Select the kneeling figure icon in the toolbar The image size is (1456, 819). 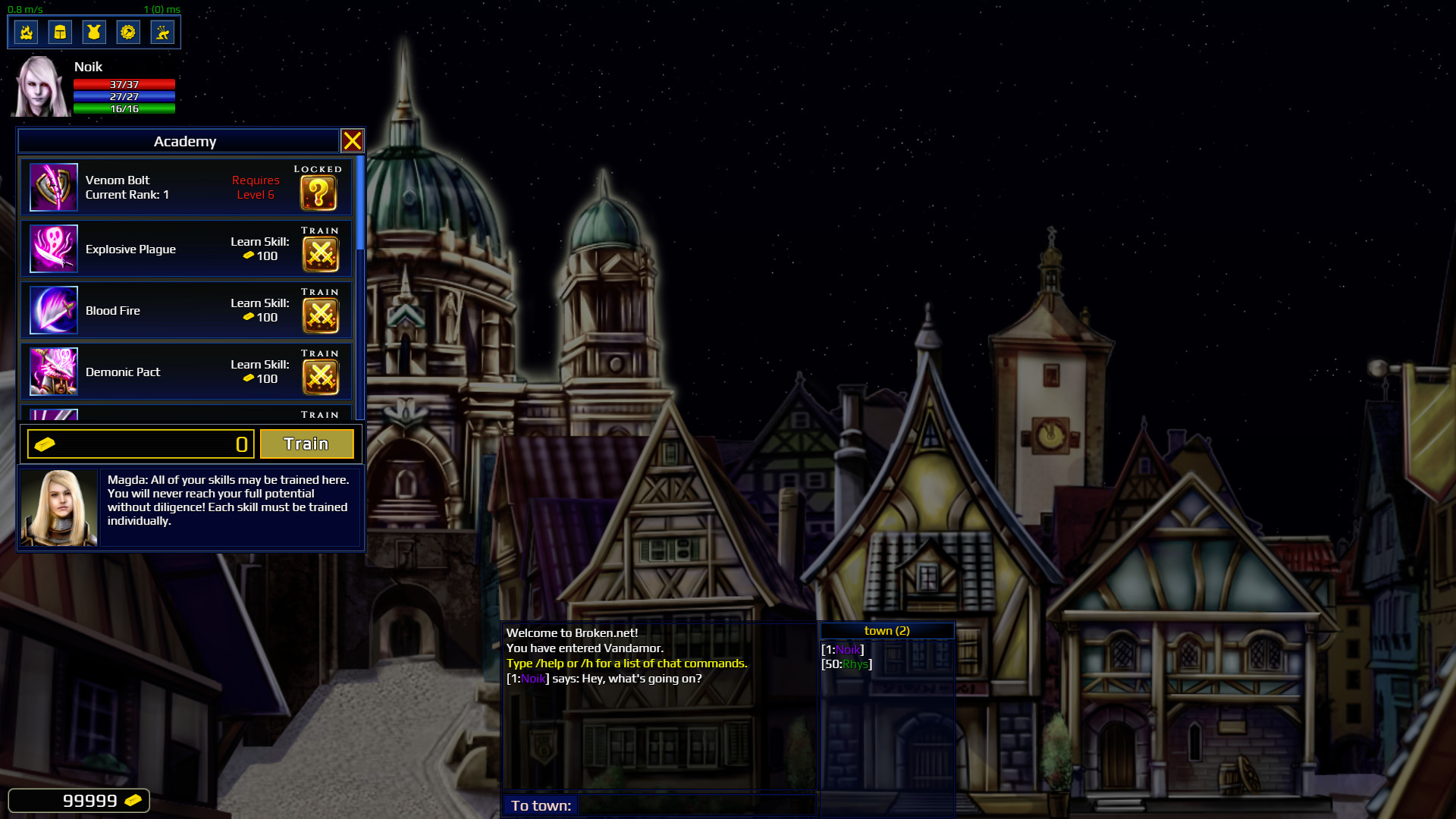[x=162, y=32]
